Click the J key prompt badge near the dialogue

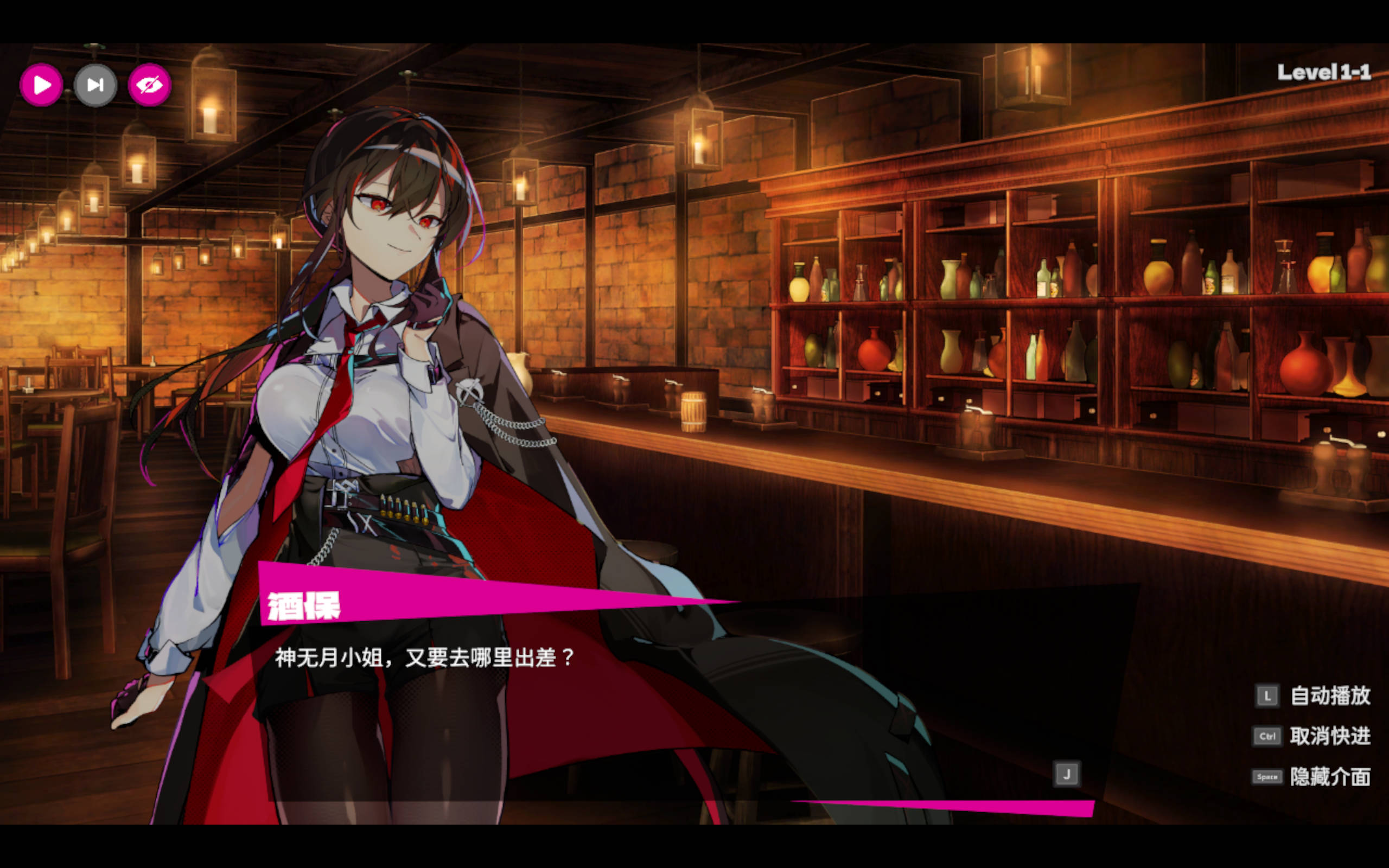1066,773
